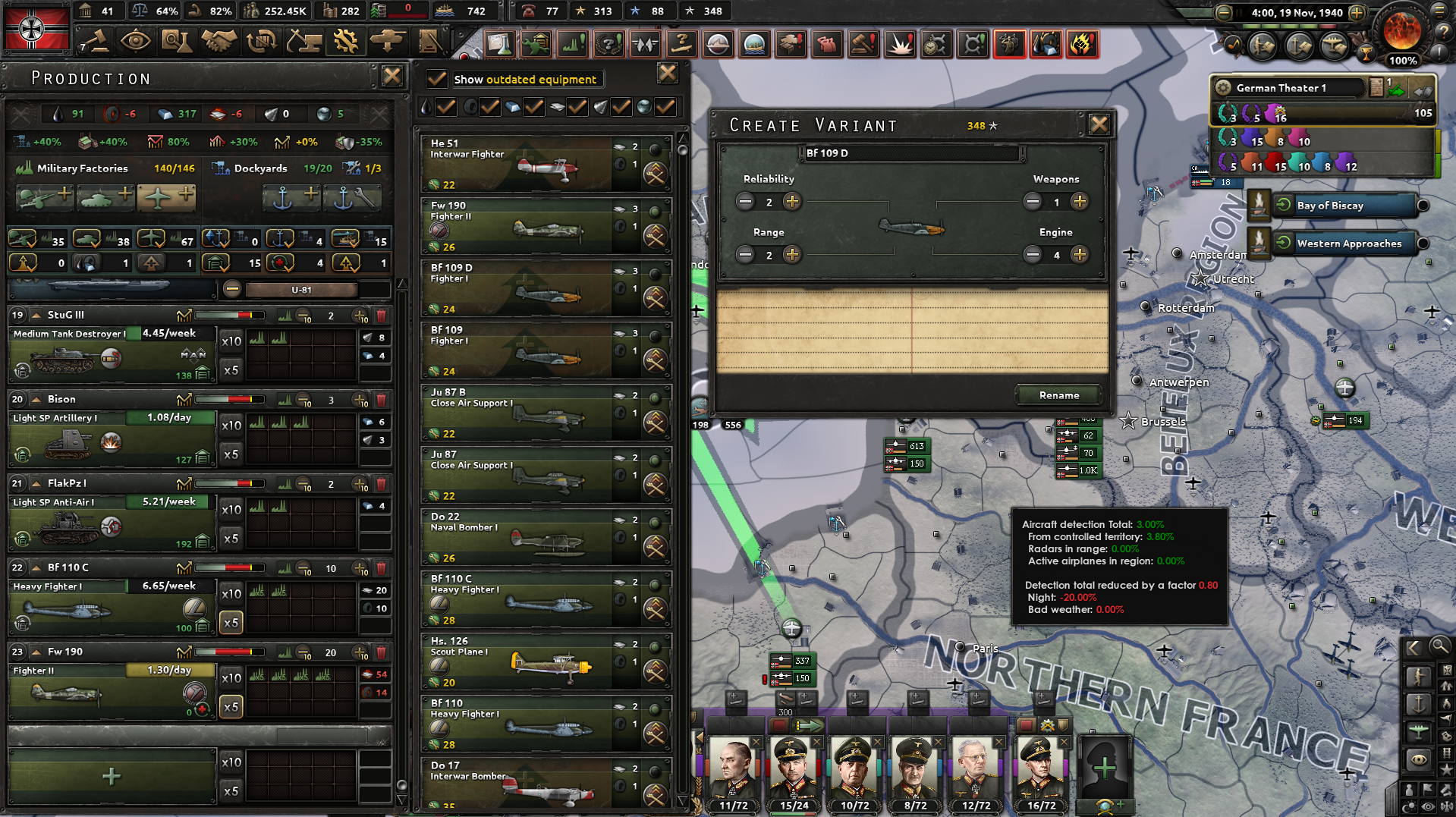Image resolution: width=1456 pixels, height=817 pixels.
Task: Open the trade menu handshake icon
Action: pos(218,42)
